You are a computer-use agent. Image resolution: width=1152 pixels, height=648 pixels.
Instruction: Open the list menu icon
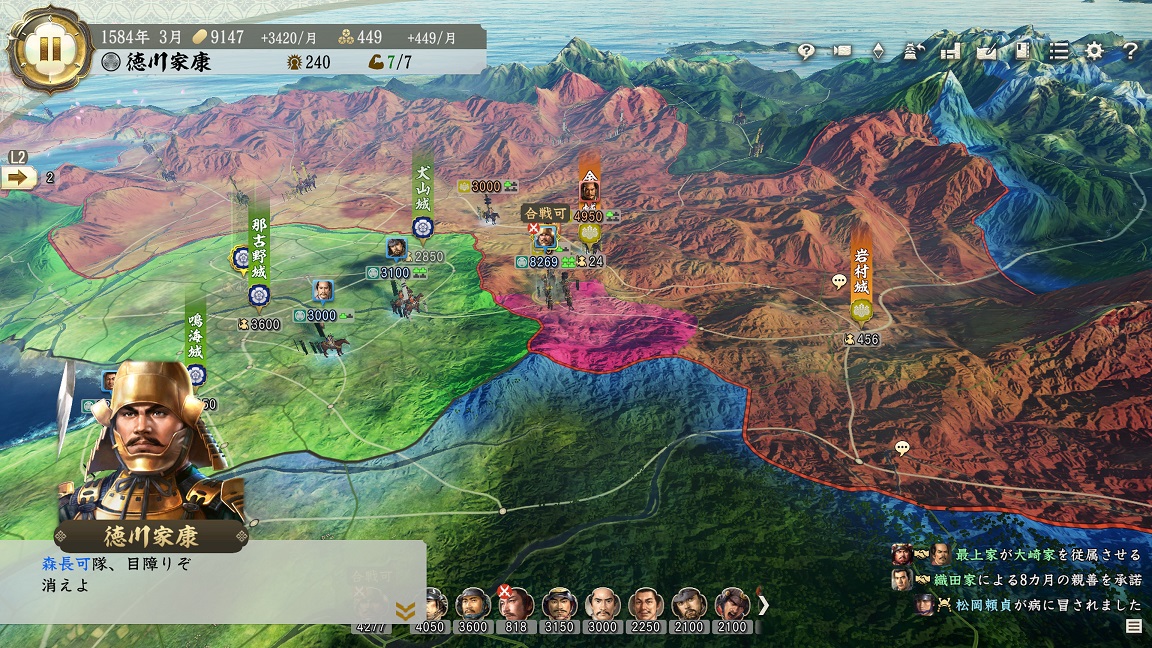coord(1058,51)
